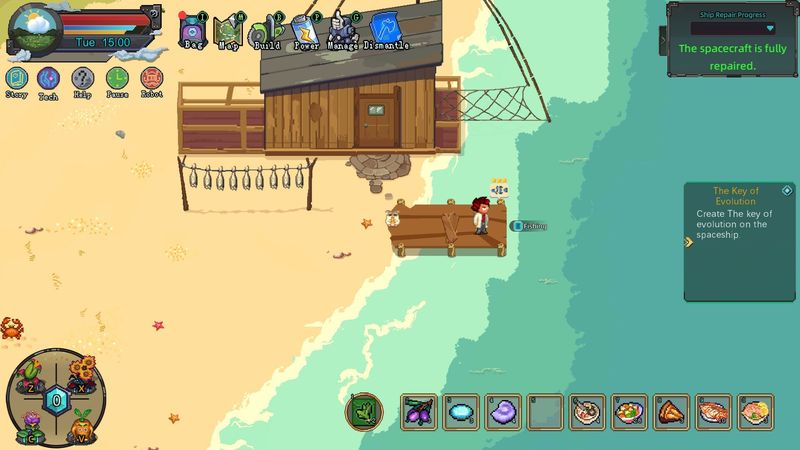Select the purple seashell hotbar slot

click(502, 411)
